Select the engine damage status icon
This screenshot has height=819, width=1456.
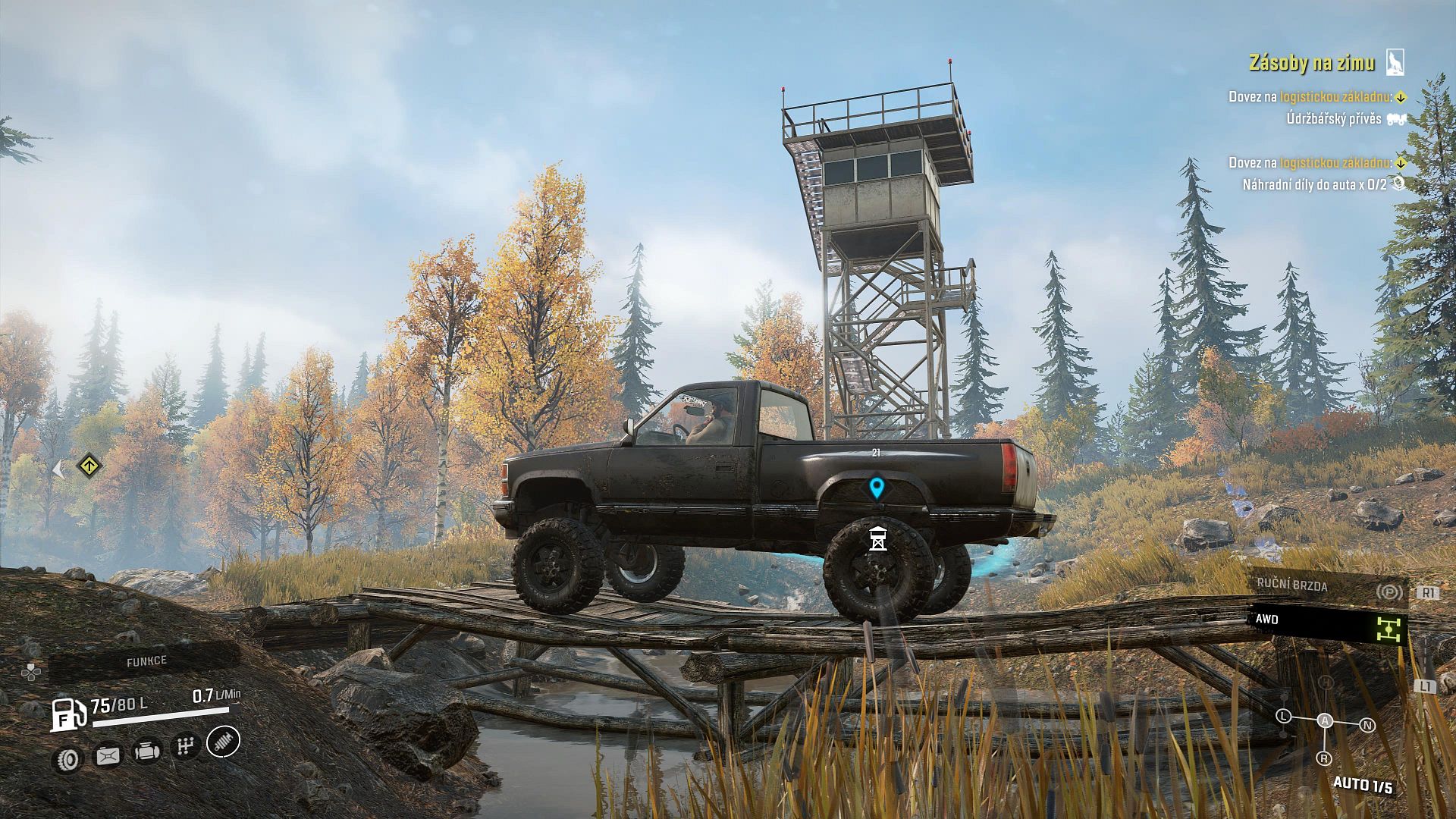click(147, 751)
